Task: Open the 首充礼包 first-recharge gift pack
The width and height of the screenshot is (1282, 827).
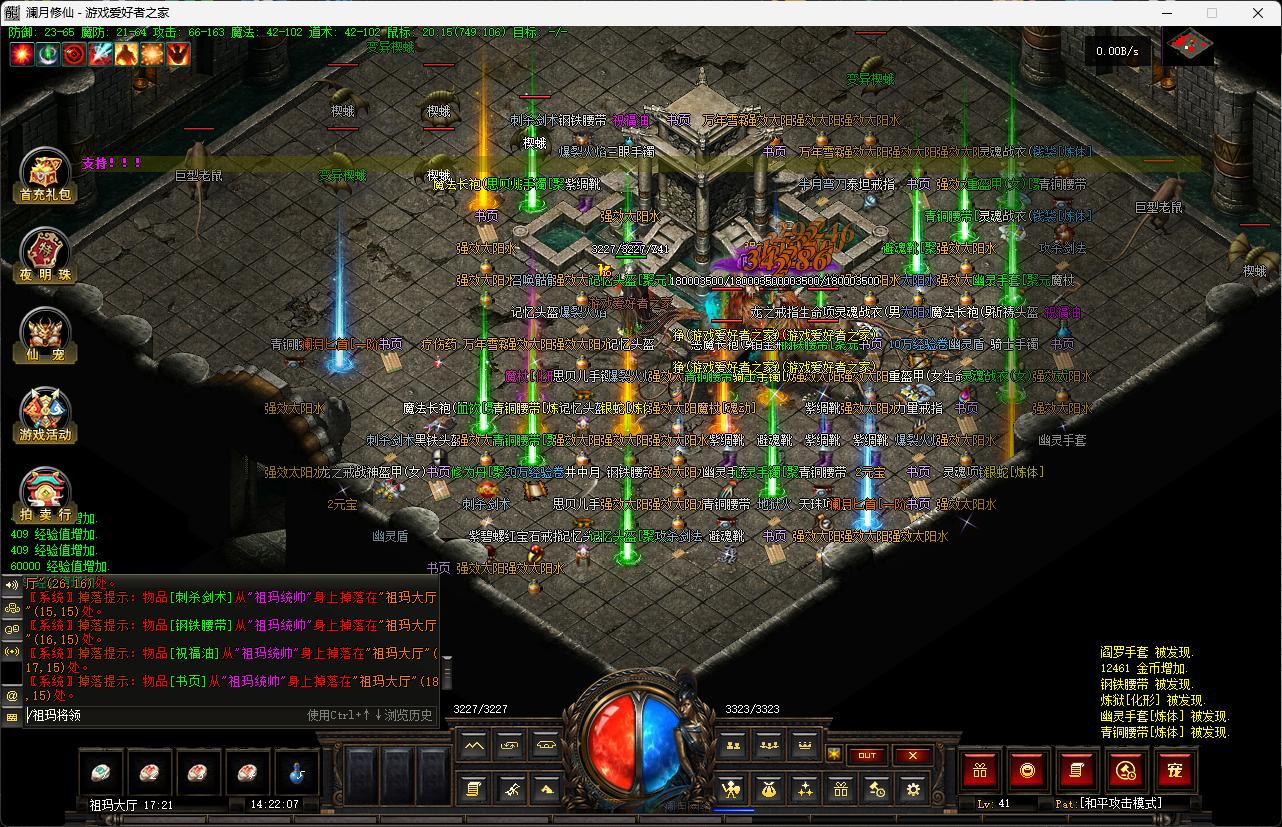Action: tap(45, 177)
